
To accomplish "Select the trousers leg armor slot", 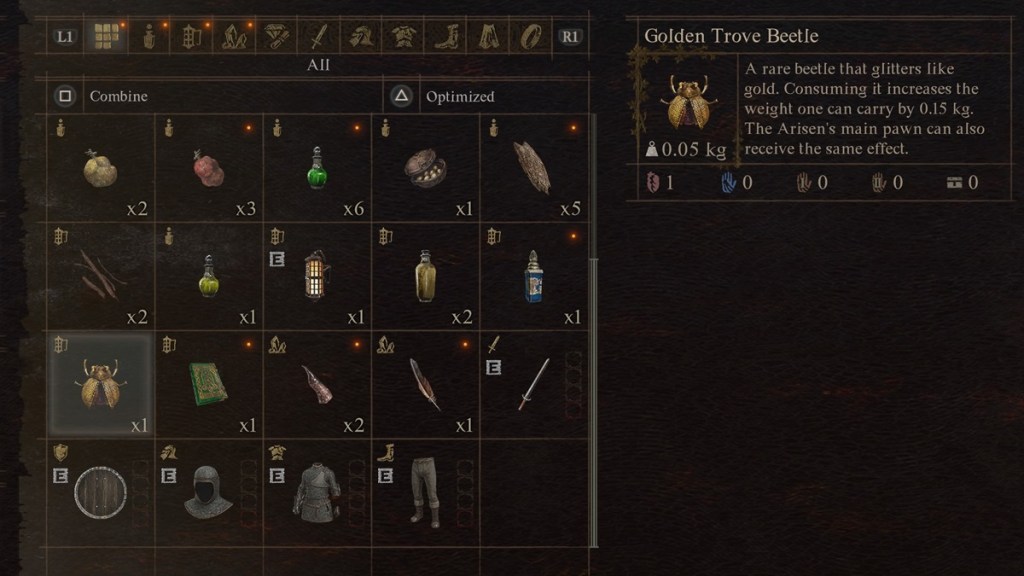I will (x=425, y=492).
